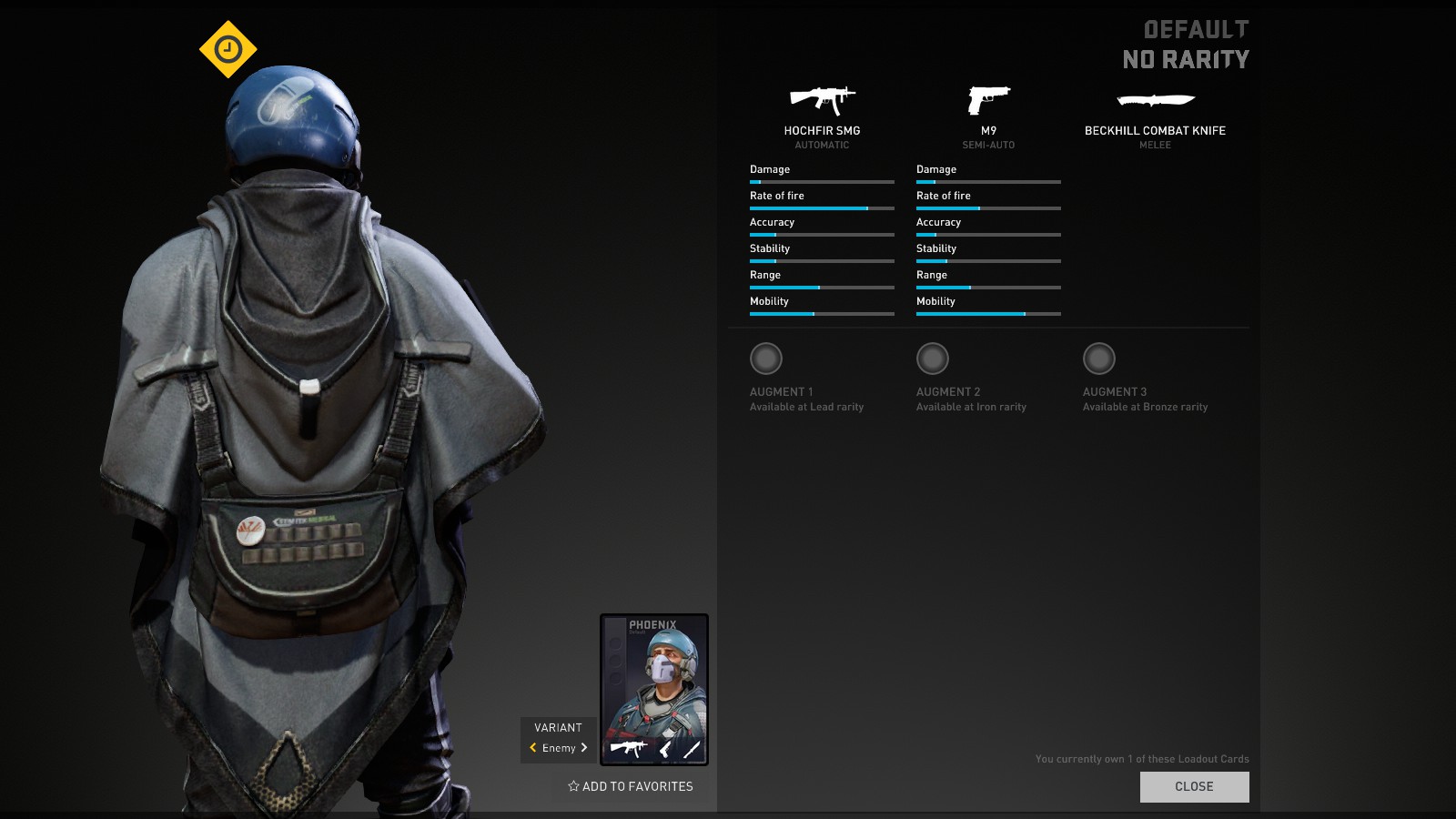Click the yellow diamond clock icon

coord(228,49)
